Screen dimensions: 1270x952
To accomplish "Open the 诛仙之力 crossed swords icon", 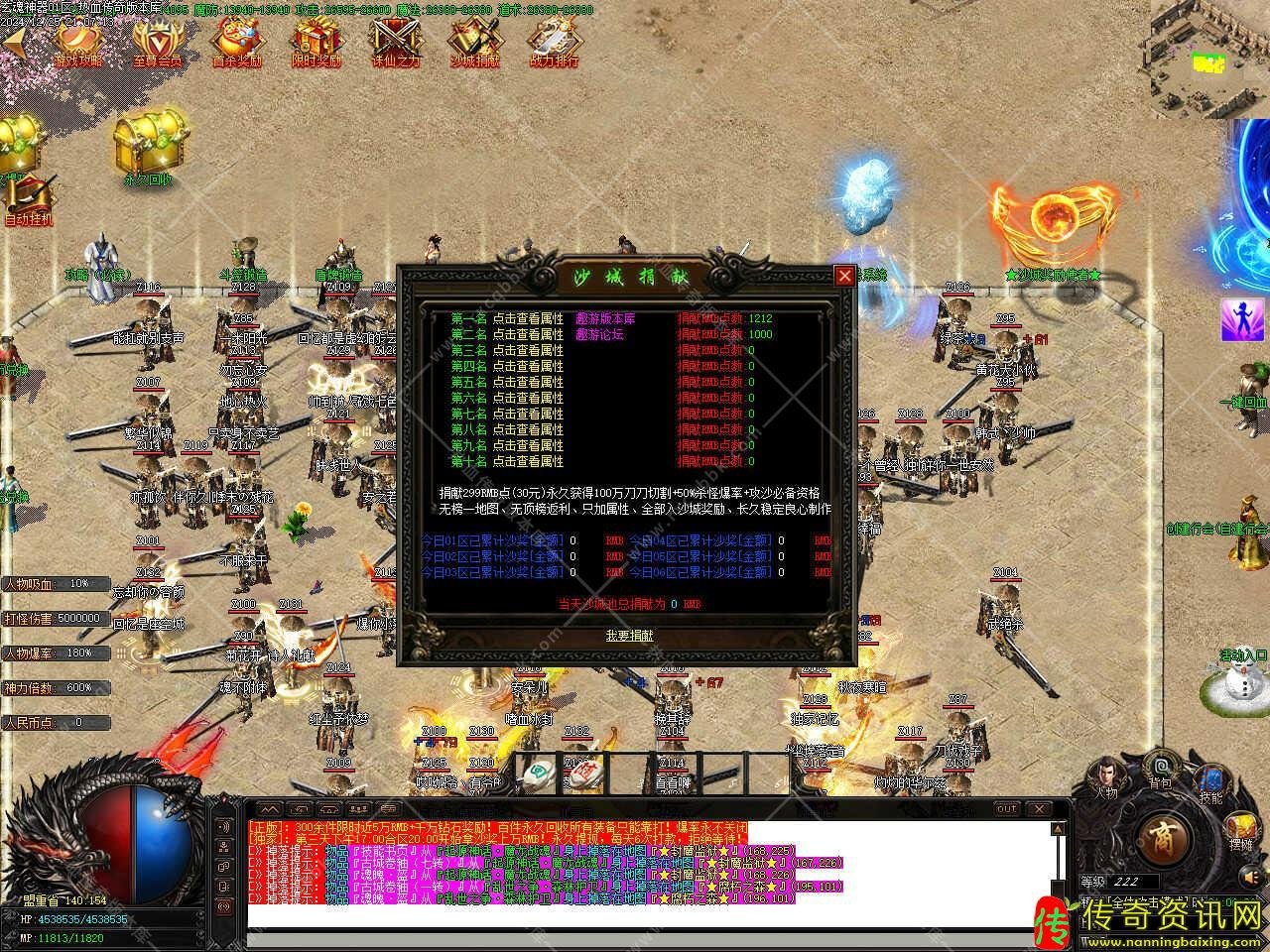I will tap(396, 42).
